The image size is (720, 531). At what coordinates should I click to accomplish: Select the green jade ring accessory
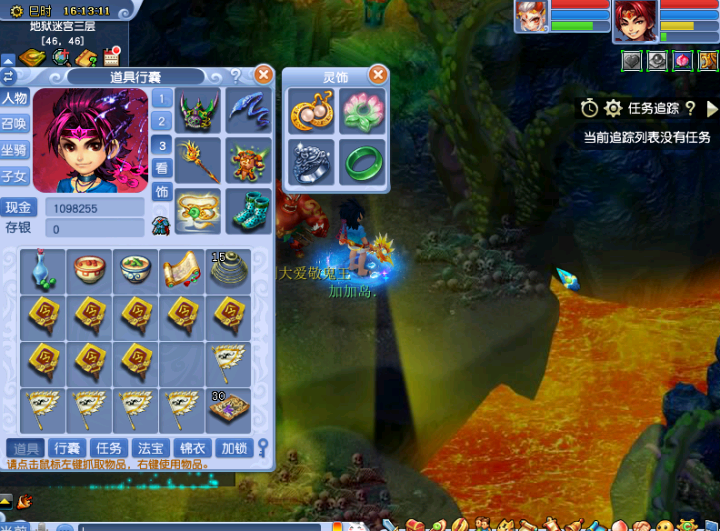coord(360,160)
